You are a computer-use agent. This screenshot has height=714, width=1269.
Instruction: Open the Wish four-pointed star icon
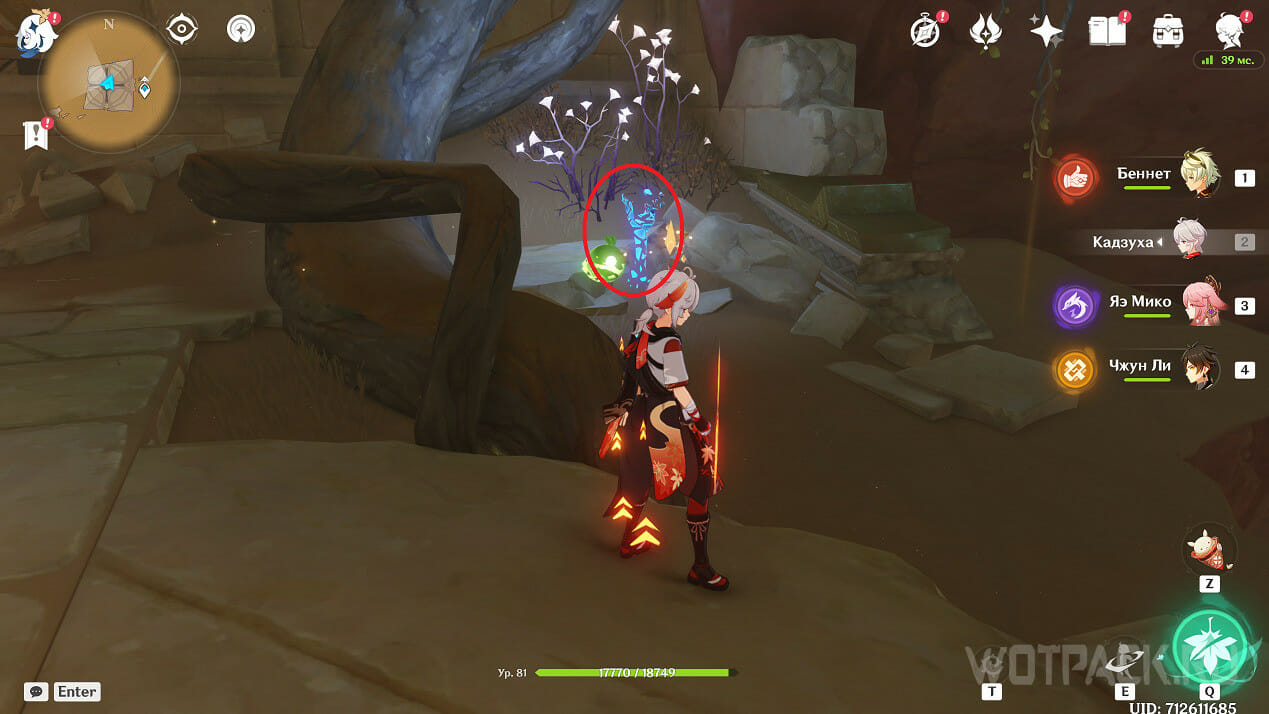[1046, 31]
